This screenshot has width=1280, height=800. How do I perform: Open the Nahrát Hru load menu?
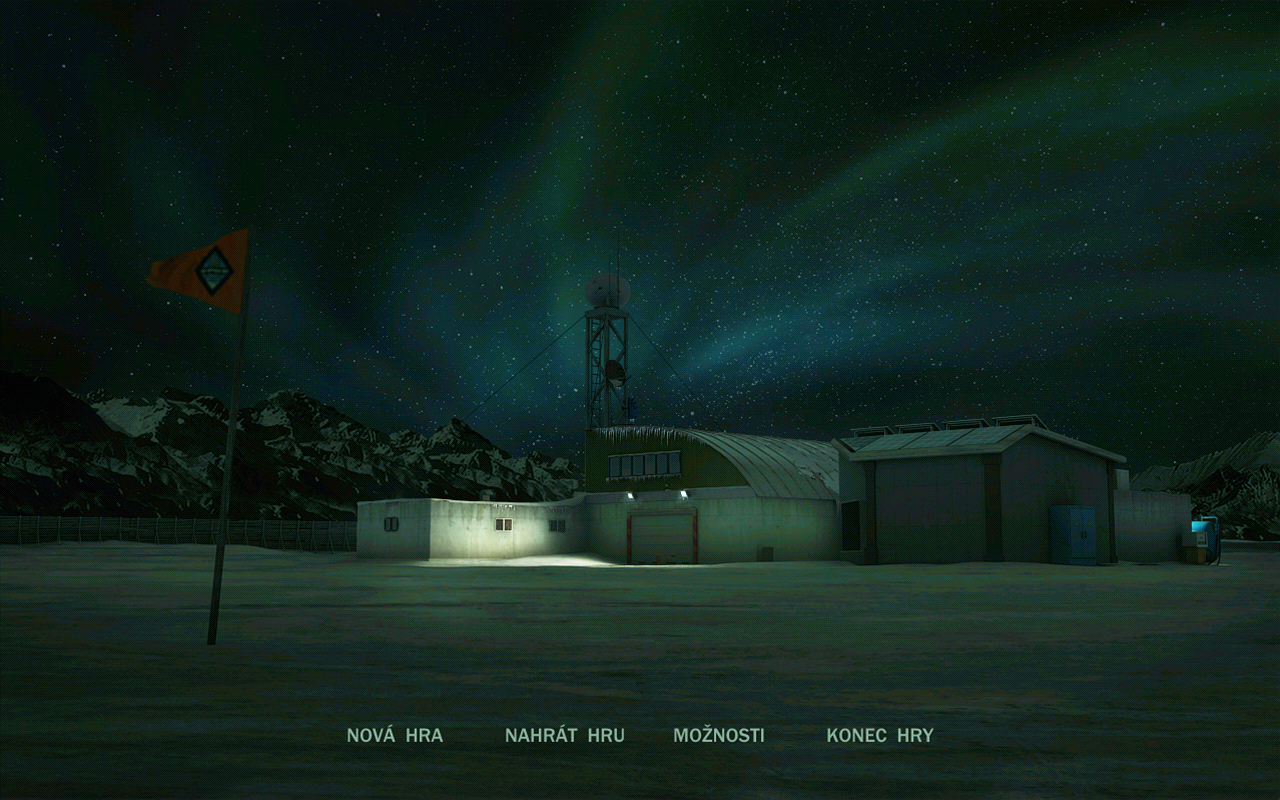click(x=564, y=735)
